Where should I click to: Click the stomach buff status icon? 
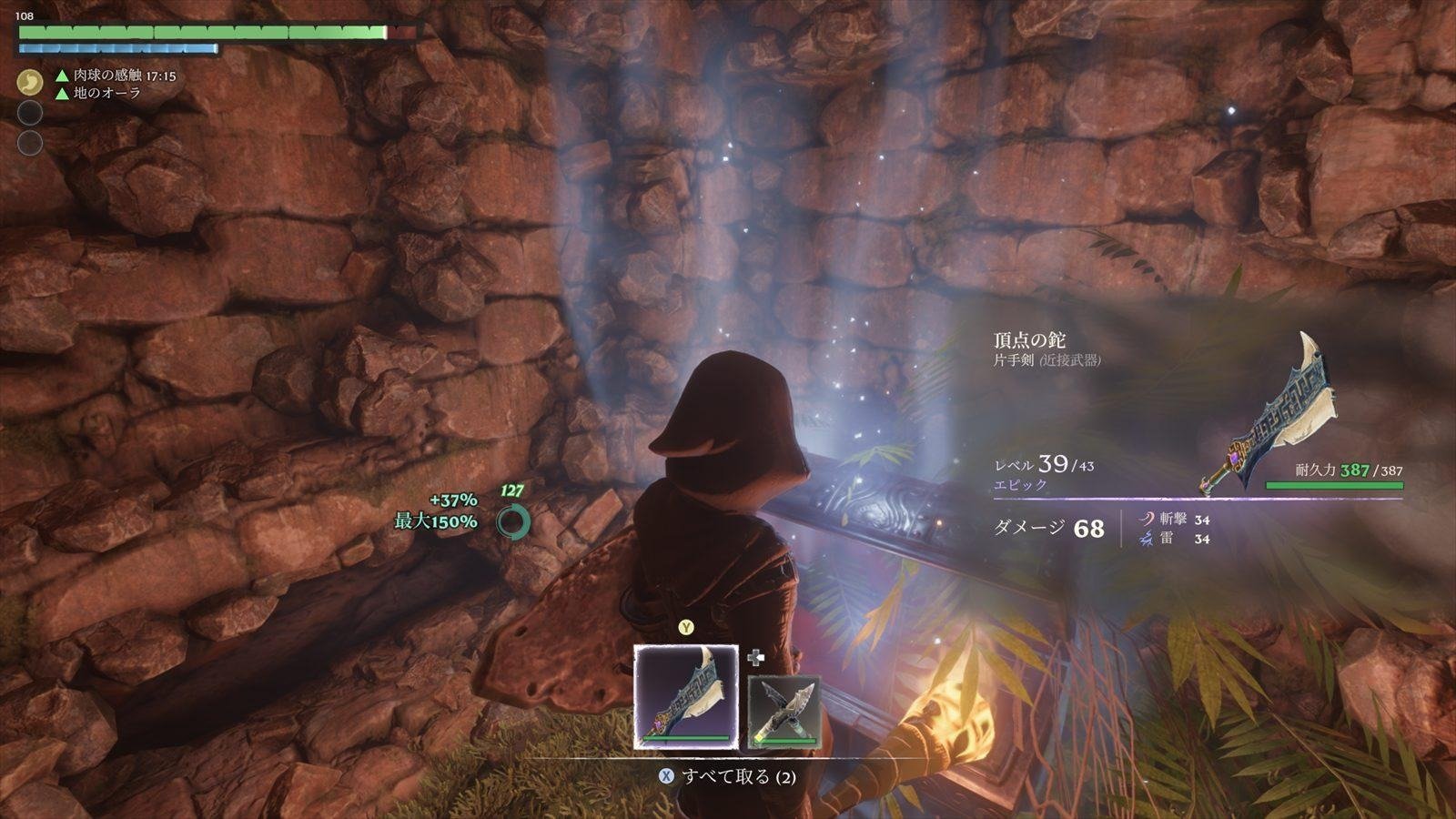pos(30,83)
